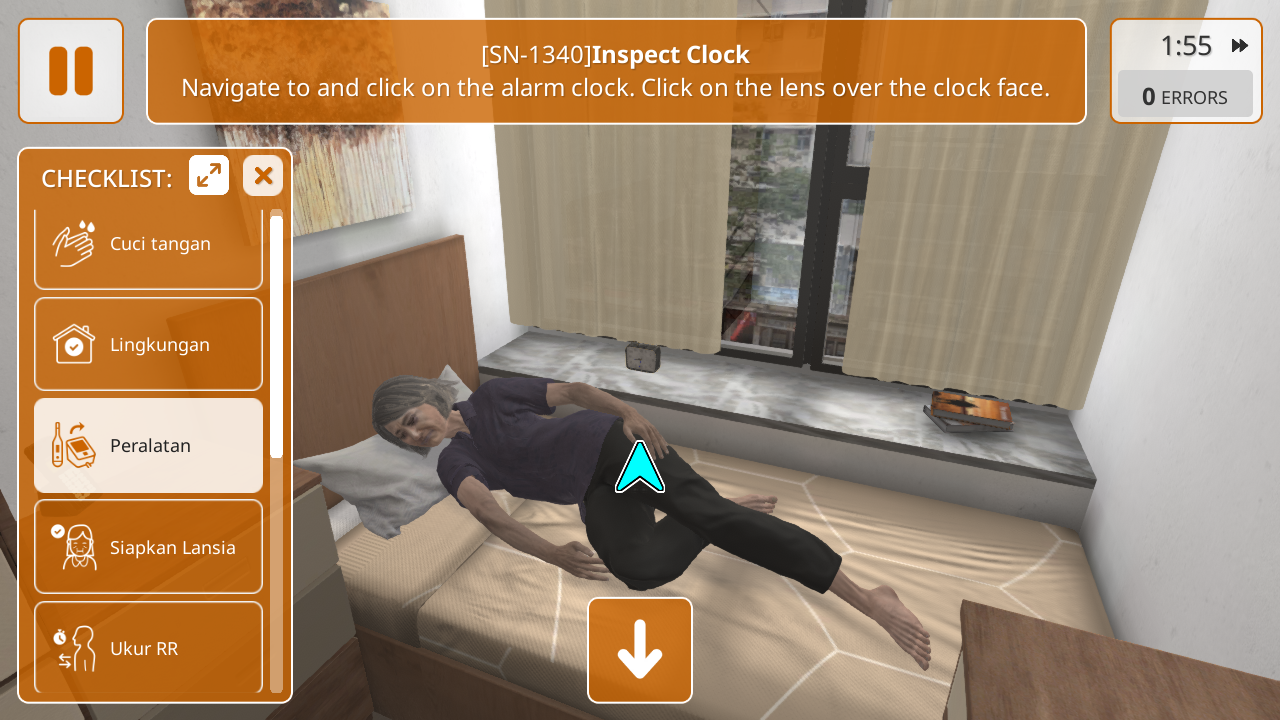Open the Lingkungan checklist step

click(148, 344)
